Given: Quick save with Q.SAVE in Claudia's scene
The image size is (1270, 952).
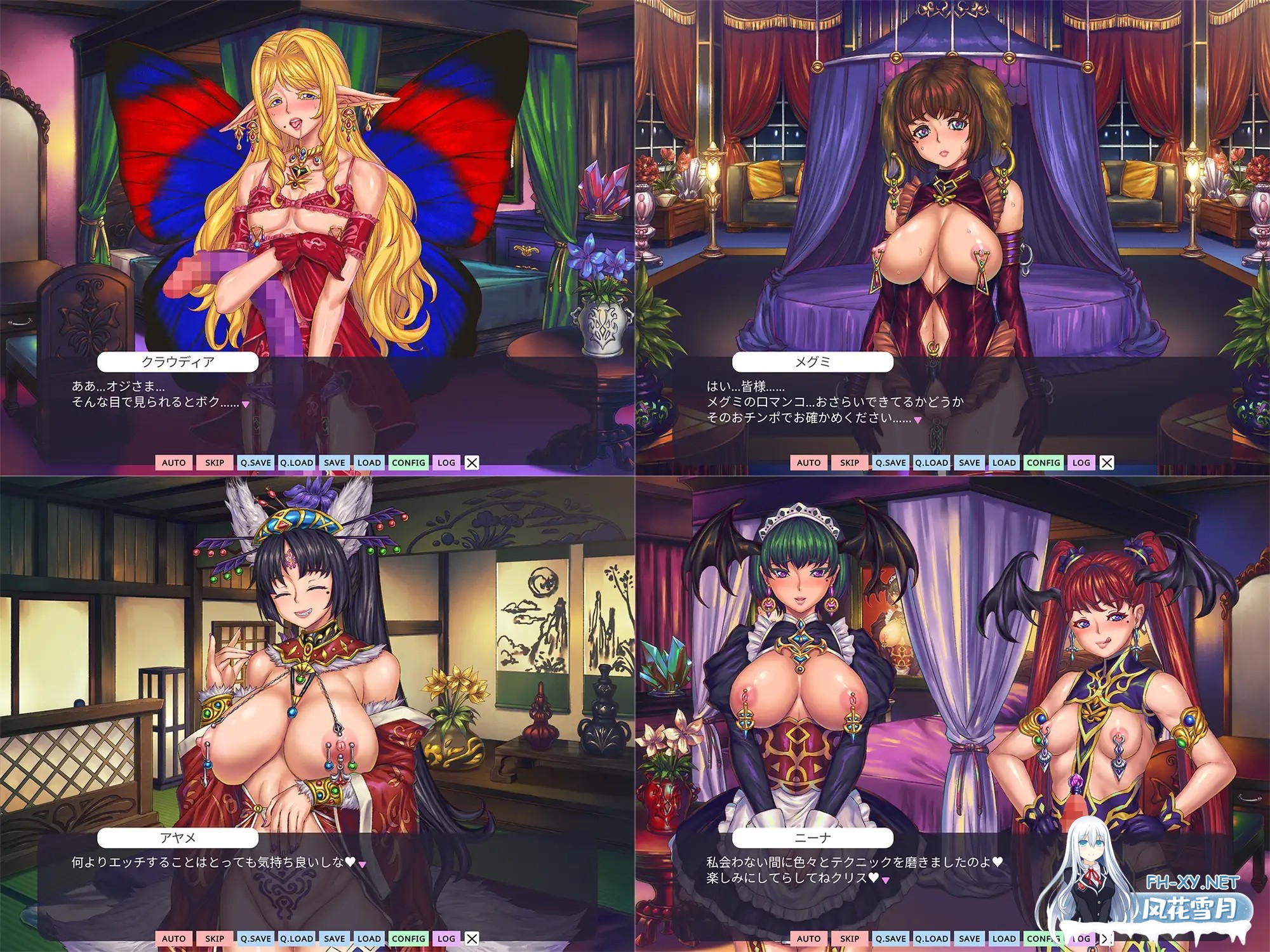Looking at the screenshot, I should click(257, 463).
